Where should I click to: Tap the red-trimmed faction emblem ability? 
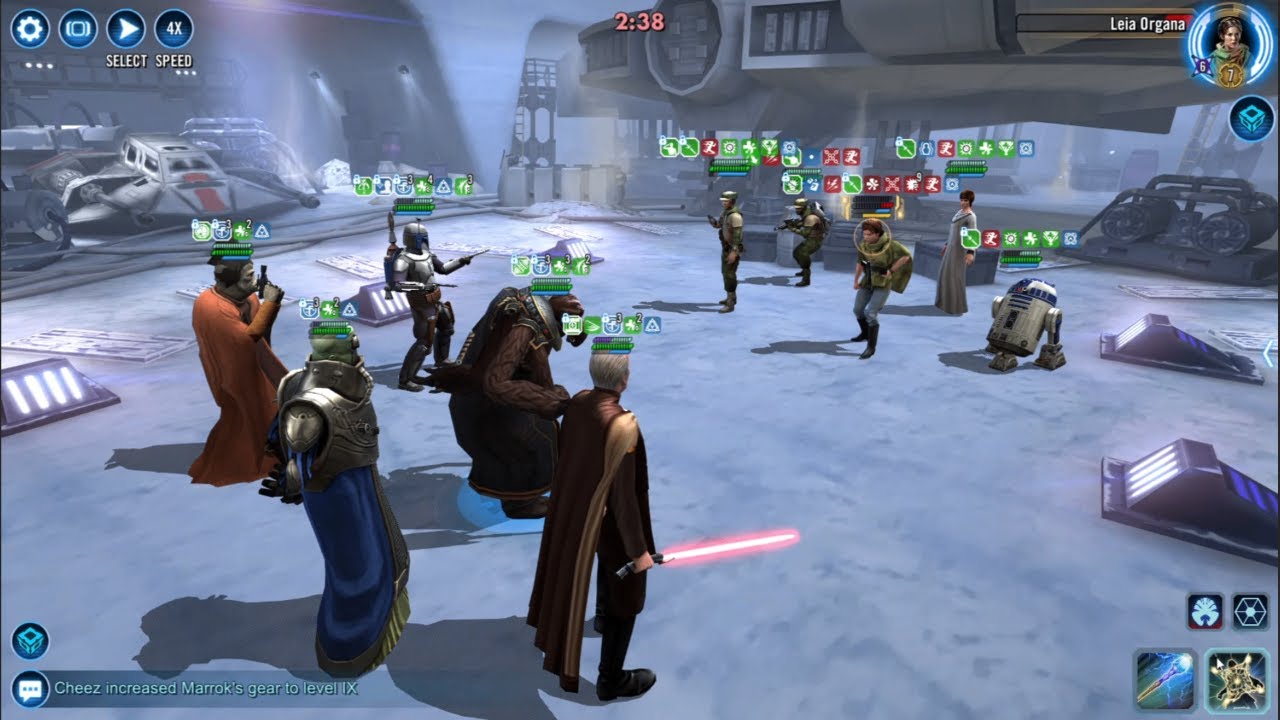1205,611
